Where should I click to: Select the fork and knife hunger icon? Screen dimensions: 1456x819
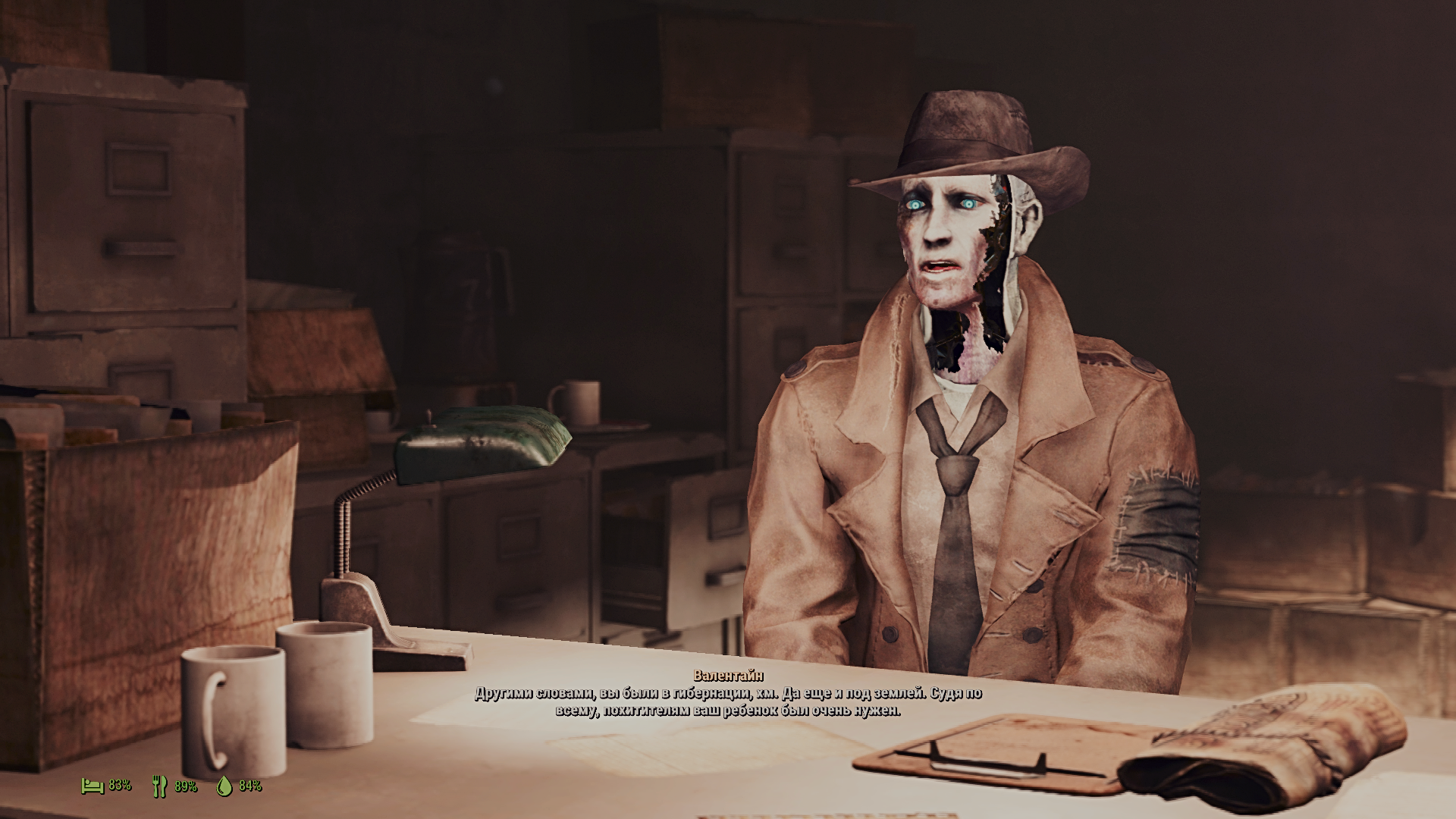click(x=159, y=786)
